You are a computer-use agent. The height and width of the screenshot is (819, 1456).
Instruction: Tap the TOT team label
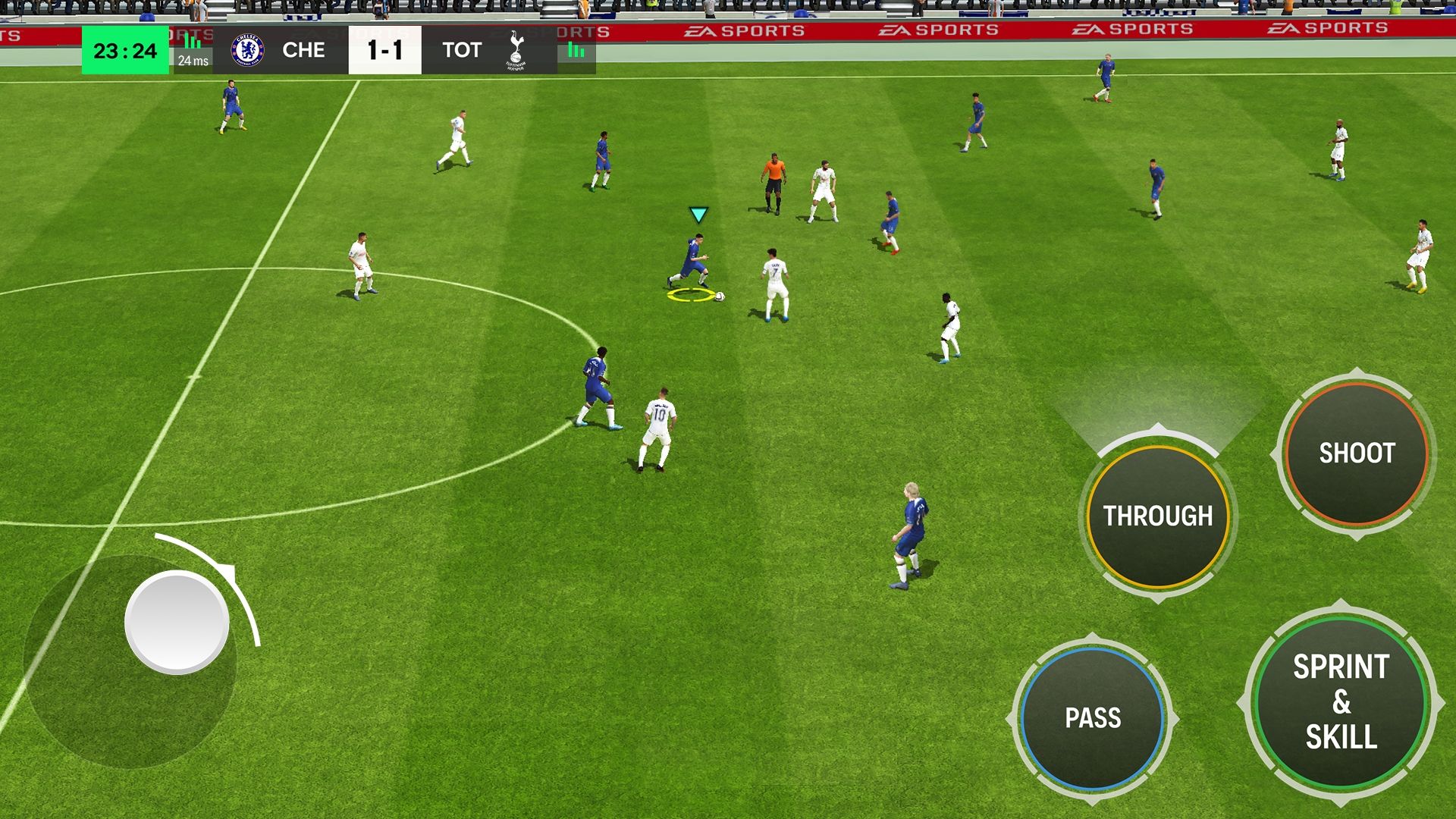pos(462,50)
